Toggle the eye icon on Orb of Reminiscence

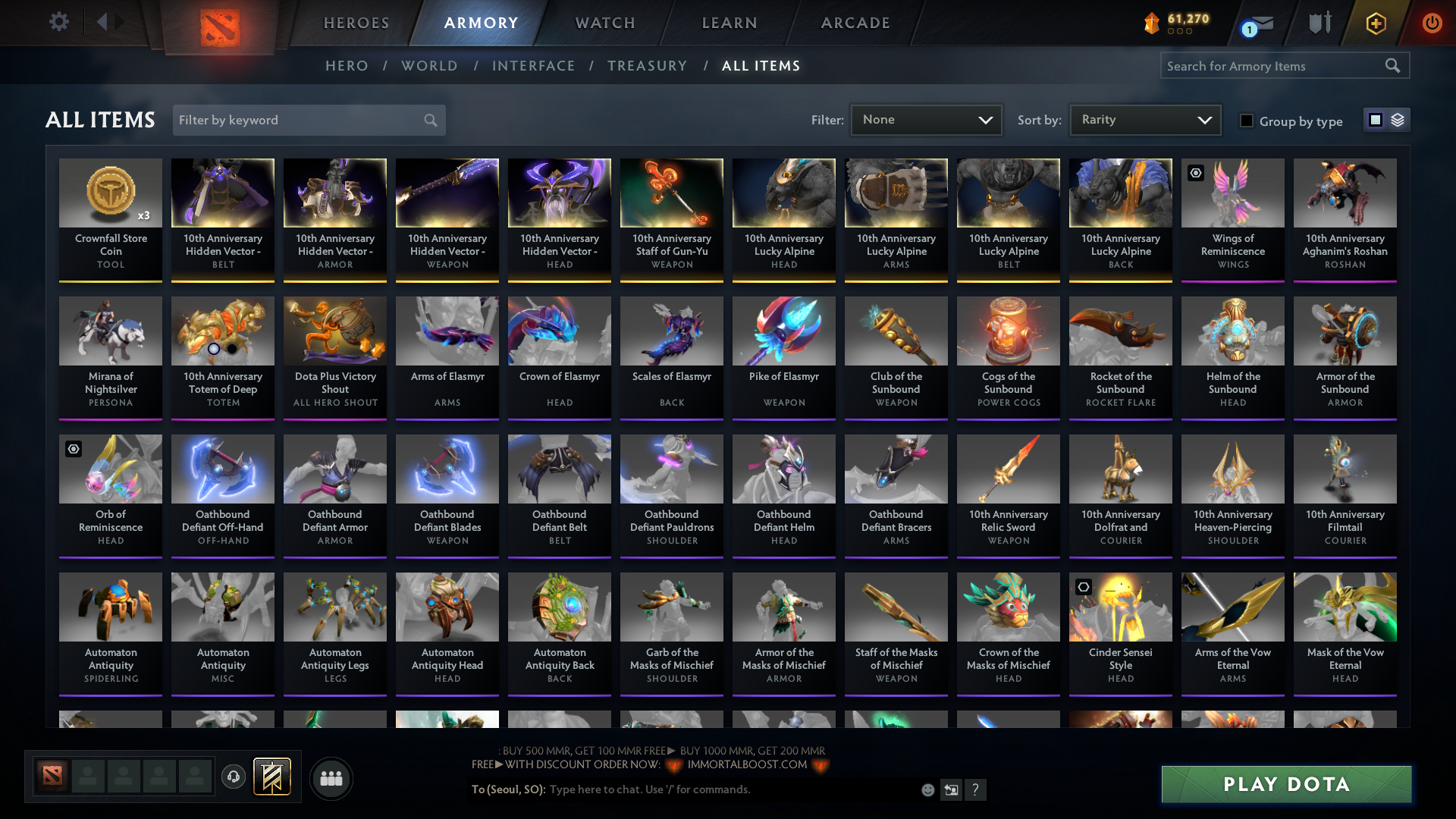[x=74, y=450]
